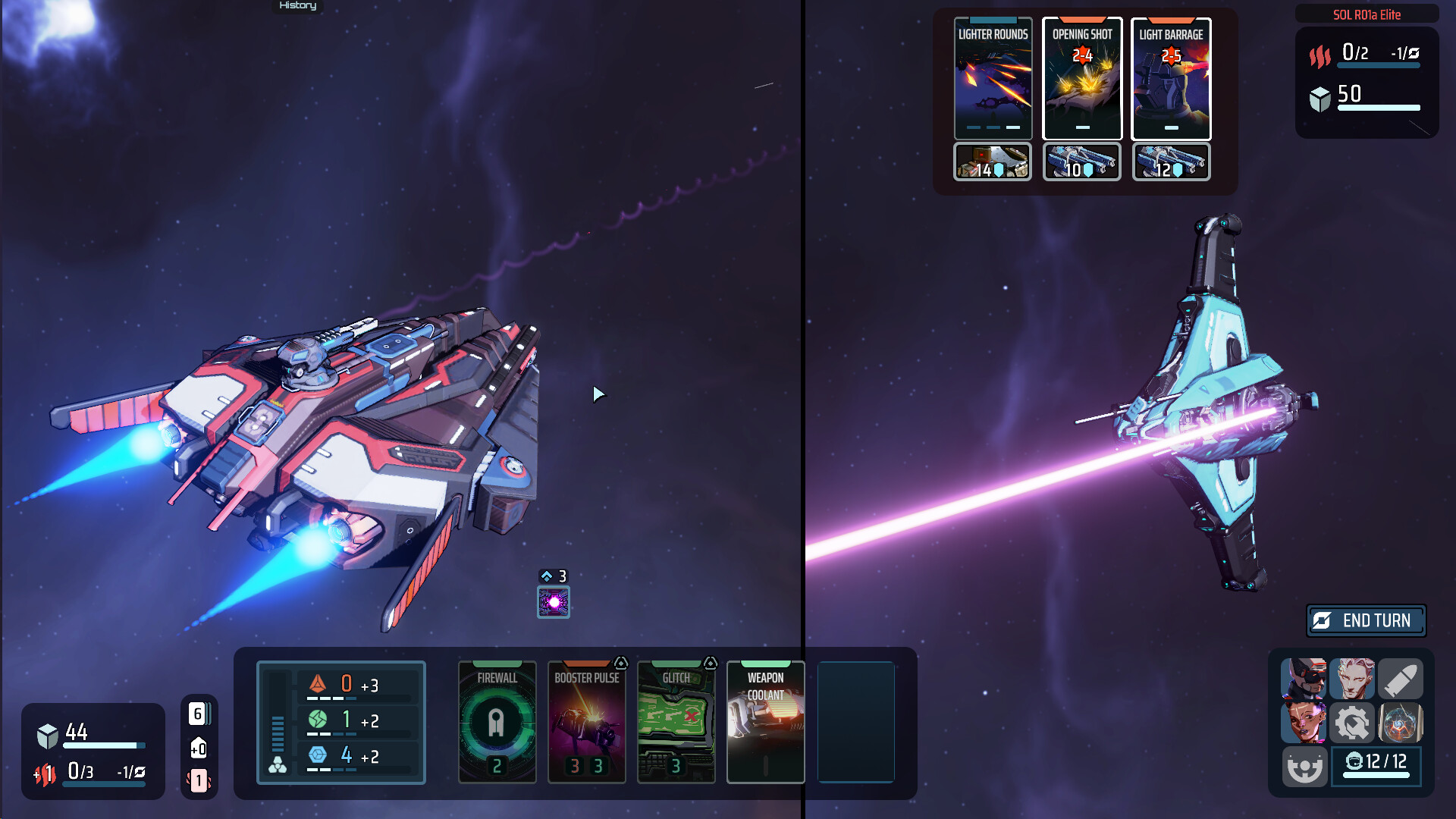The image size is (1456, 819).
Task: Select the white-haired crew member portrait
Action: pos(1351,678)
